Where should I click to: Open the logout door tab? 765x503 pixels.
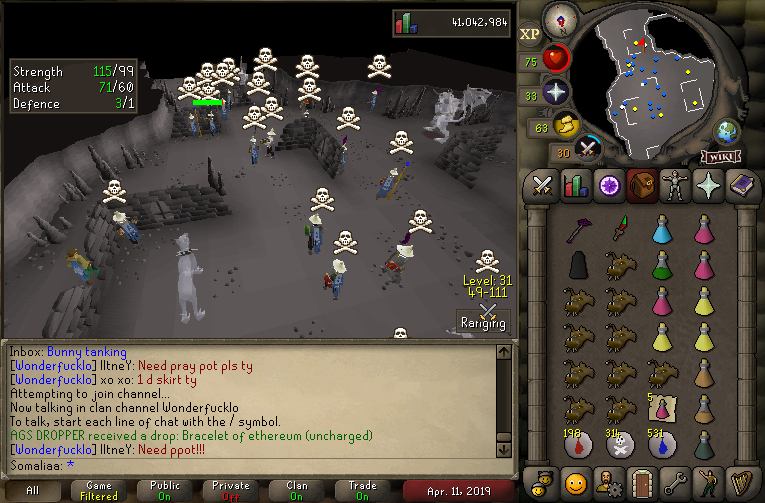641,479
